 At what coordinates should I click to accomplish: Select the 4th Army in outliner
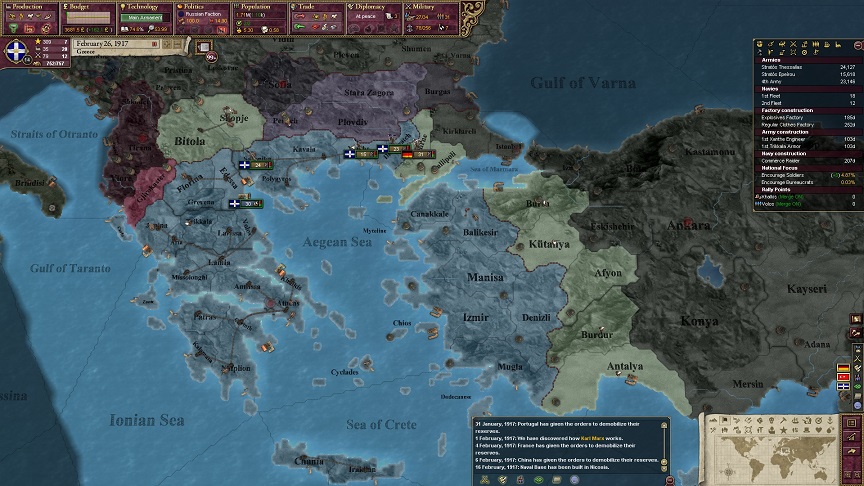(780, 81)
